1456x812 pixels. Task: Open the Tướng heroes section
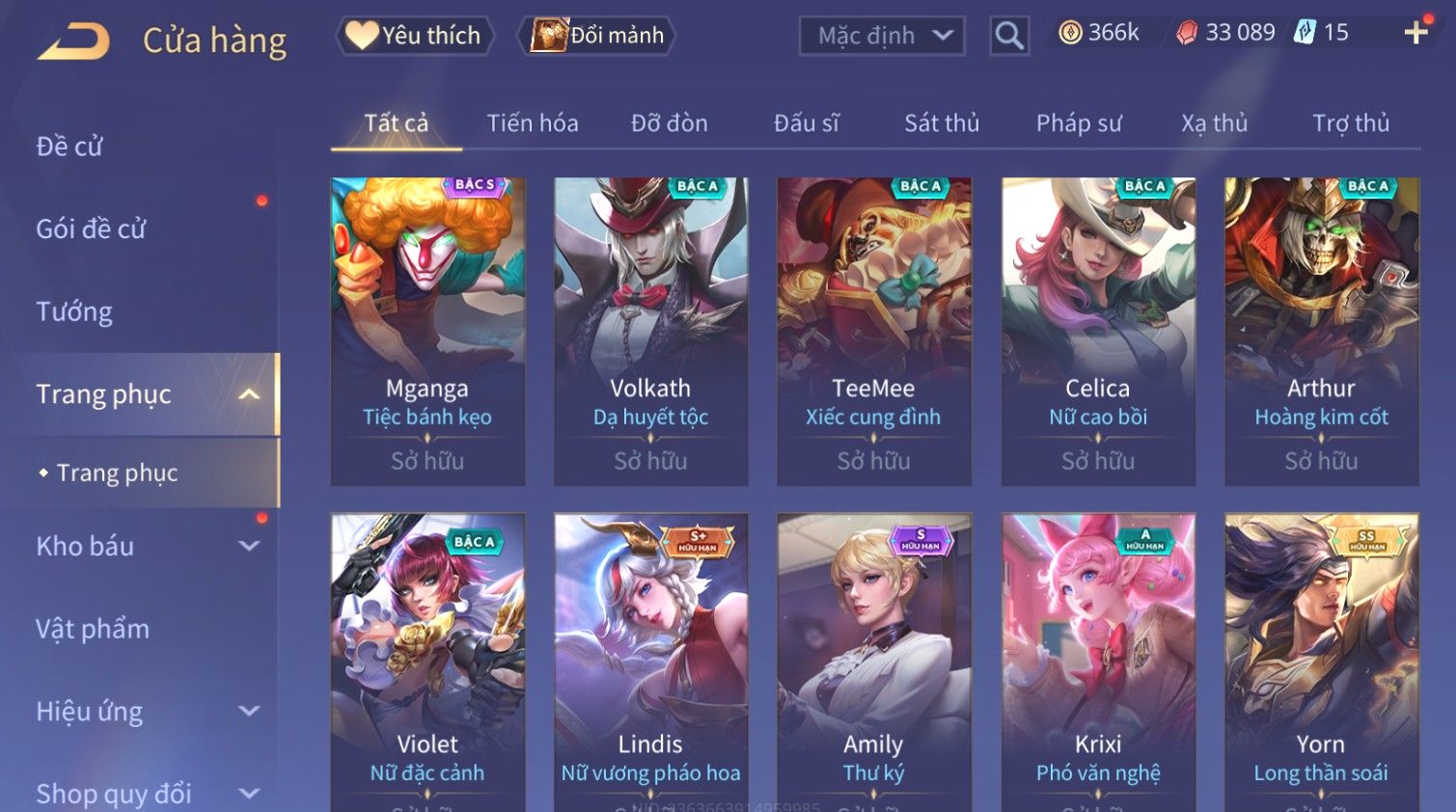pos(74,311)
